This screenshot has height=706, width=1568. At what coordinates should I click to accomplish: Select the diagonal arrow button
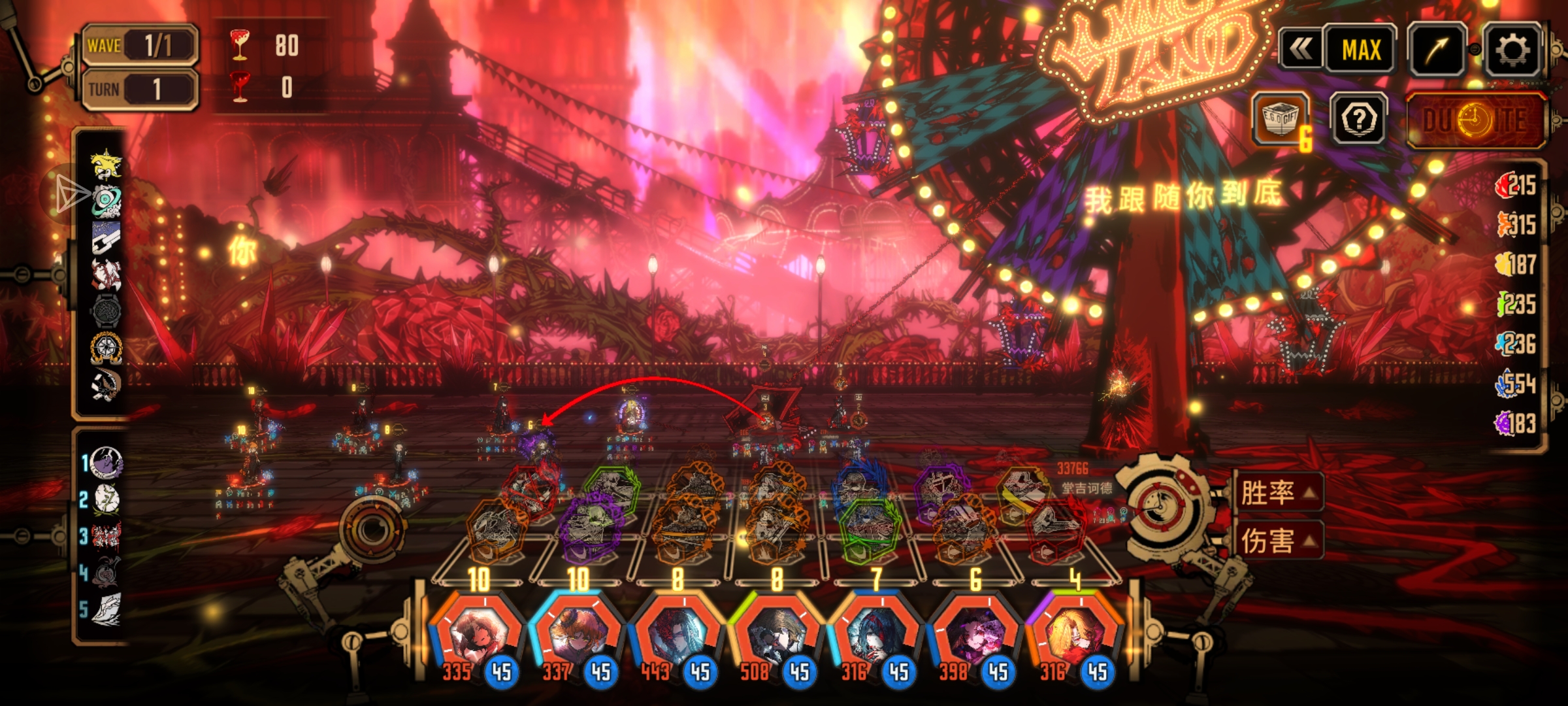pyautogui.click(x=1437, y=50)
